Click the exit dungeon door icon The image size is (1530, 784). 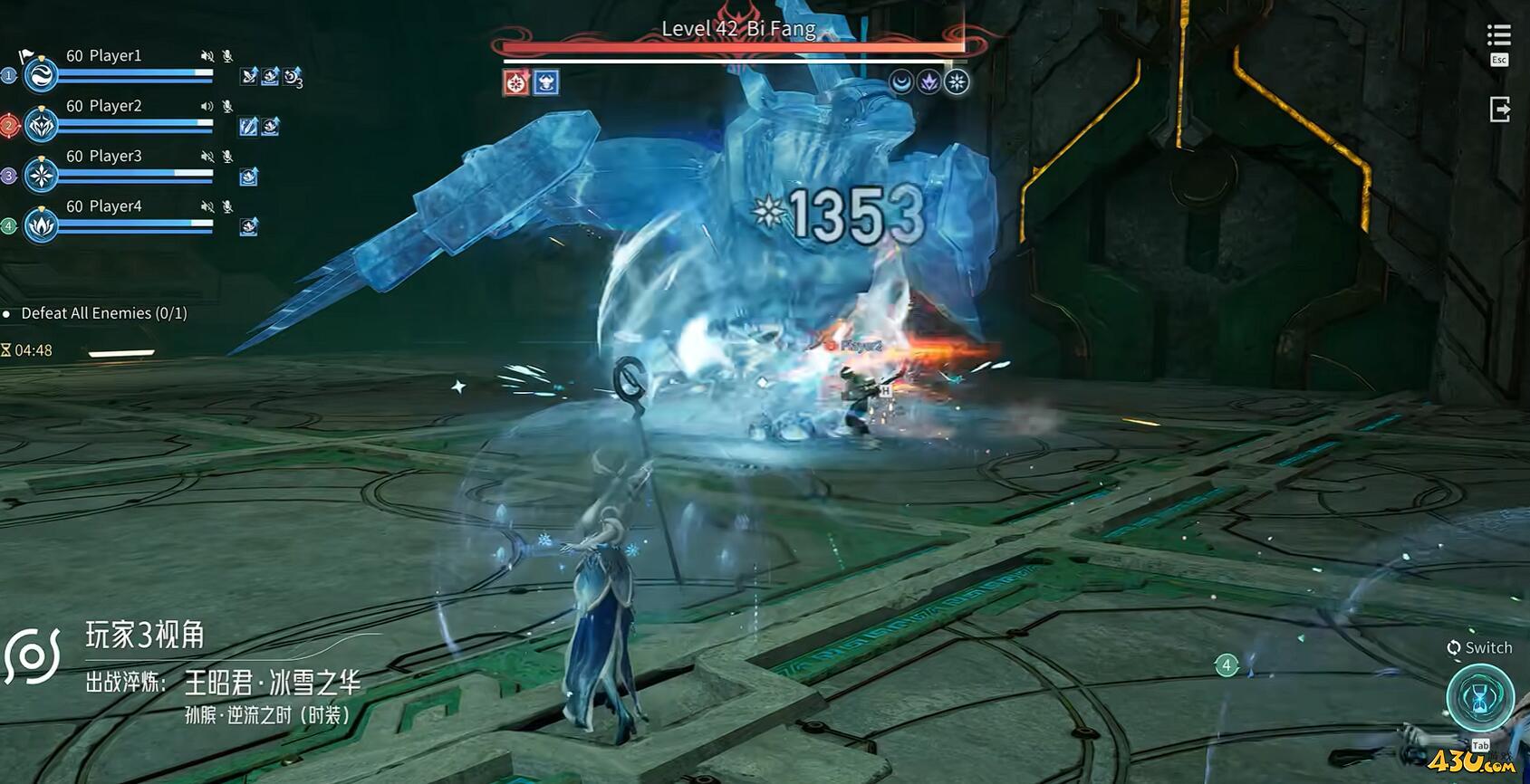(1499, 110)
